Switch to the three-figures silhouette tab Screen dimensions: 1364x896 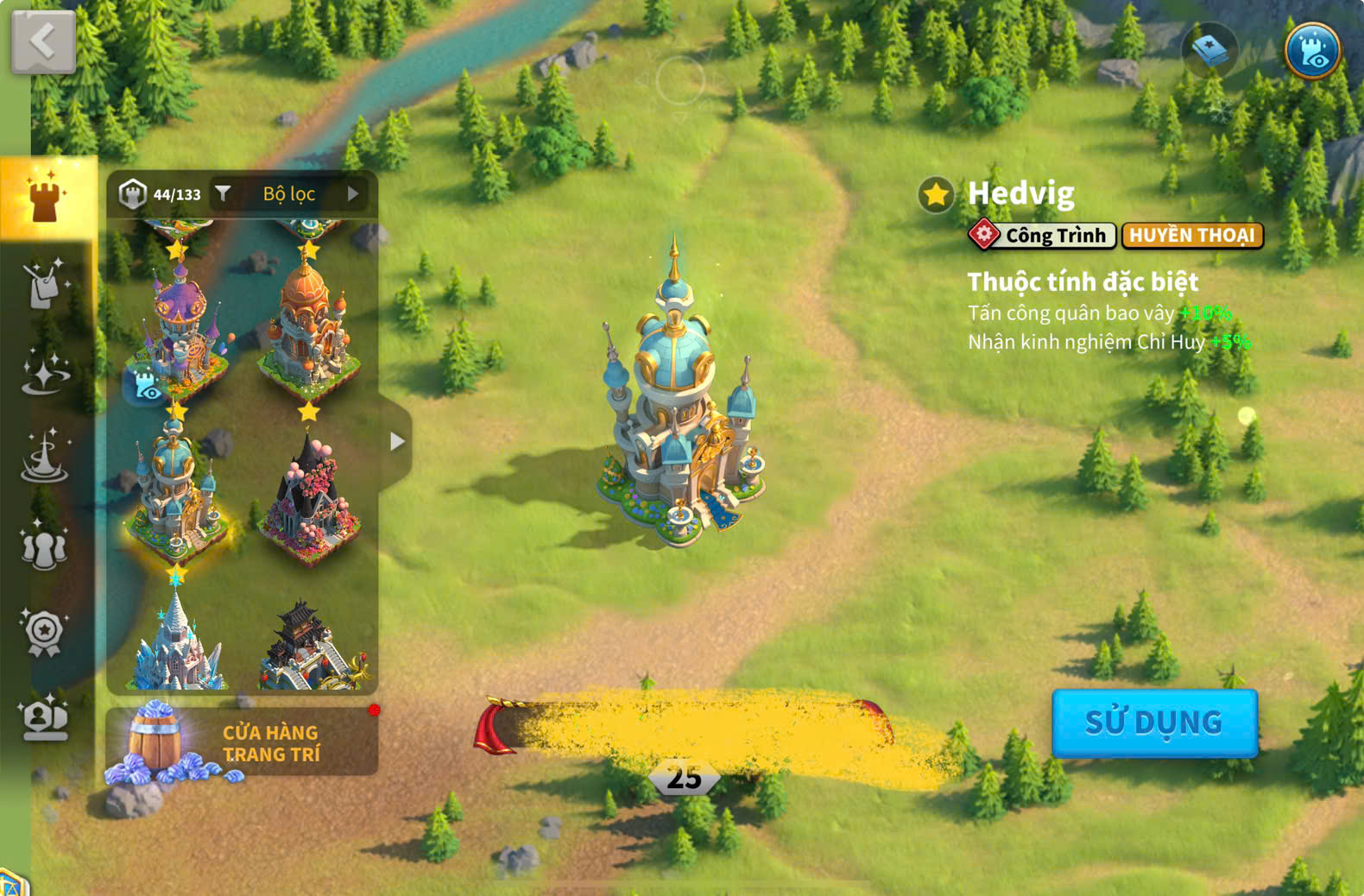click(x=45, y=546)
